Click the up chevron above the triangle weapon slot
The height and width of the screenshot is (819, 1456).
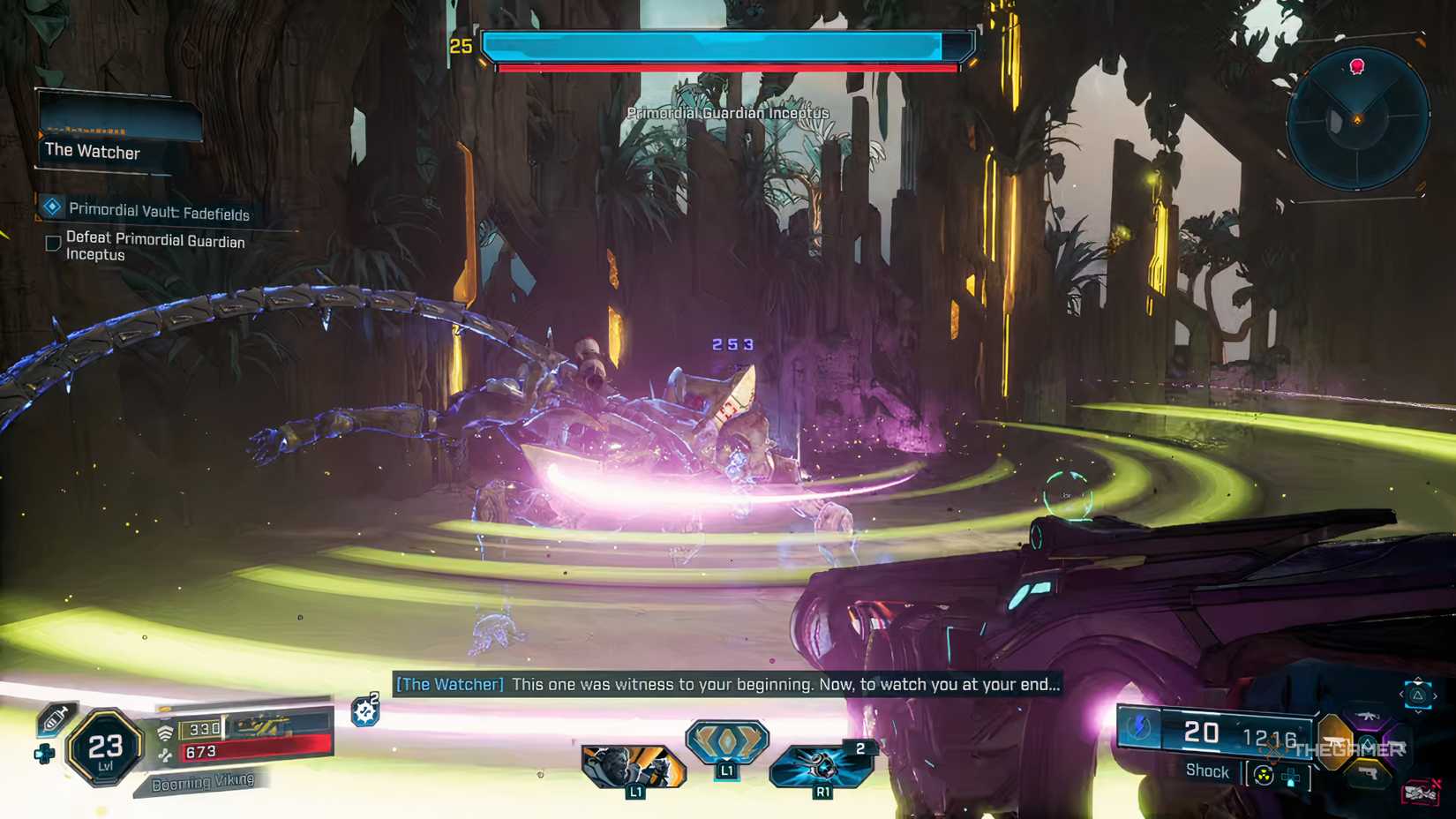pyautogui.click(x=1418, y=680)
